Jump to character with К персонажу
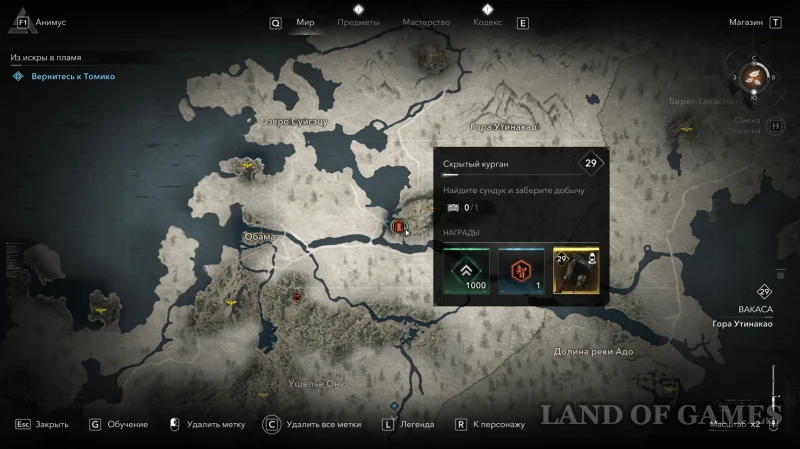 [x=498, y=424]
